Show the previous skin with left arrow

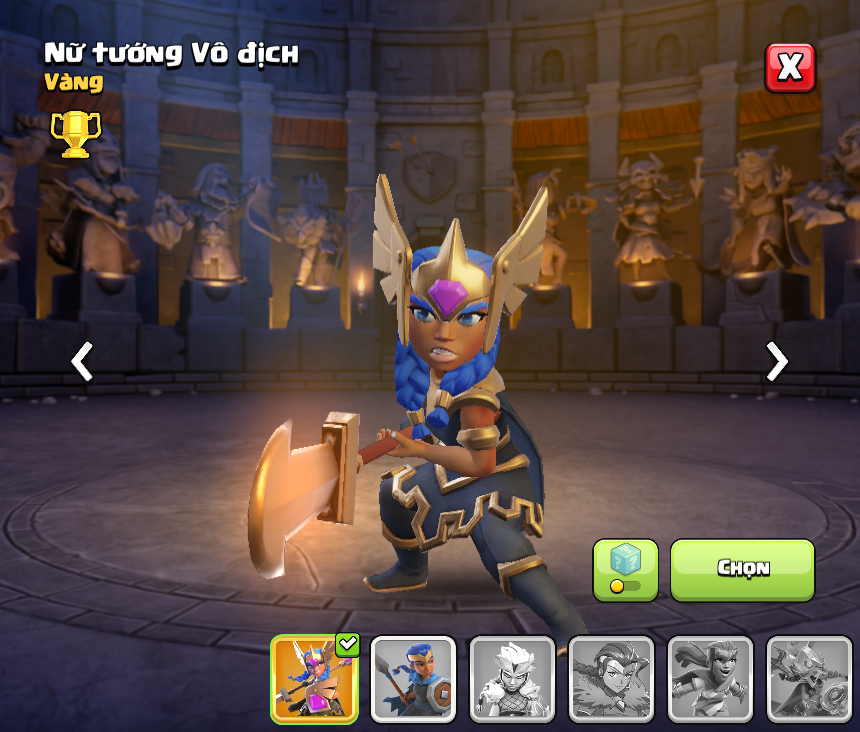click(82, 361)
